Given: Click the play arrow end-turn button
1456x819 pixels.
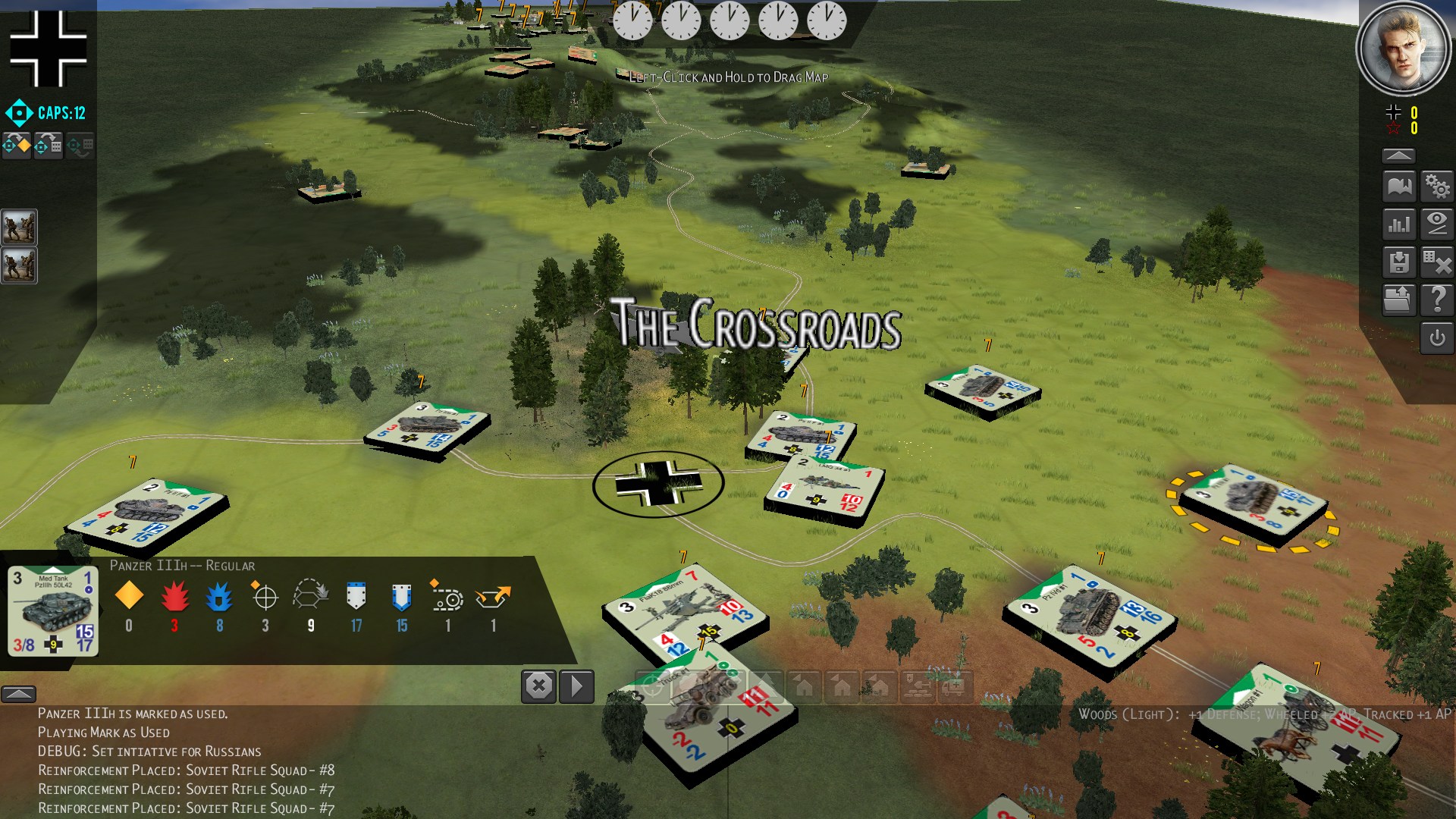Looking at the screenshot, I should (x=576, y=686).
